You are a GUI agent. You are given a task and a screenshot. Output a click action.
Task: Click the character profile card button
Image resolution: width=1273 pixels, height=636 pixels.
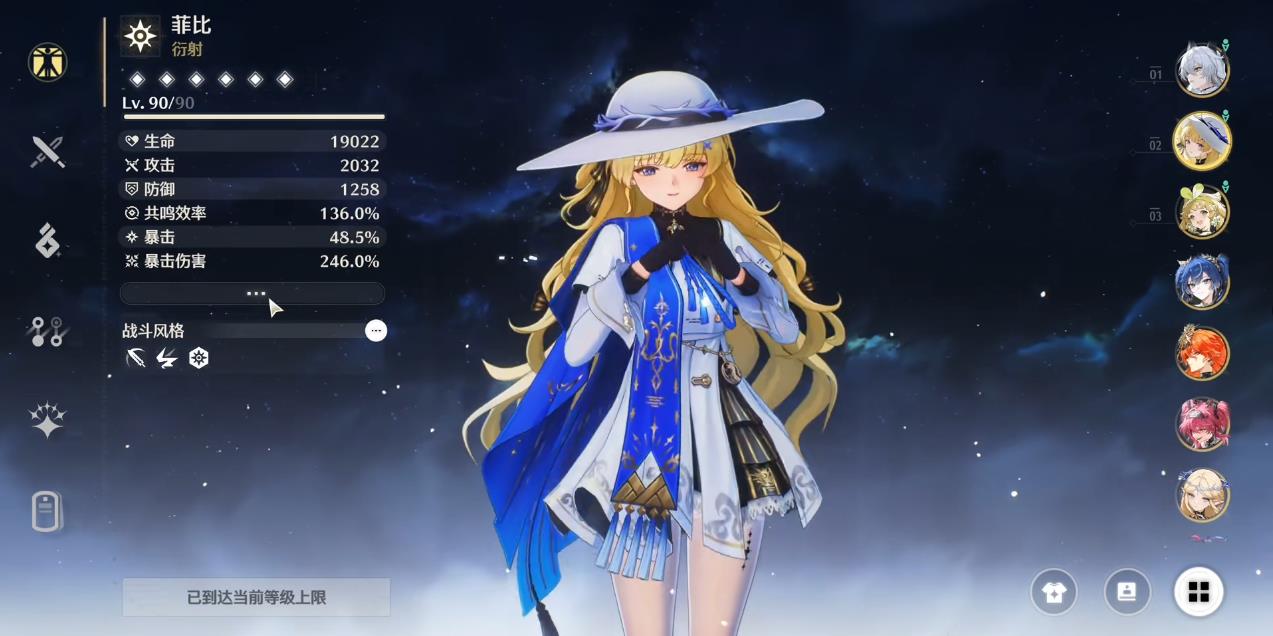click(1127, 592)
